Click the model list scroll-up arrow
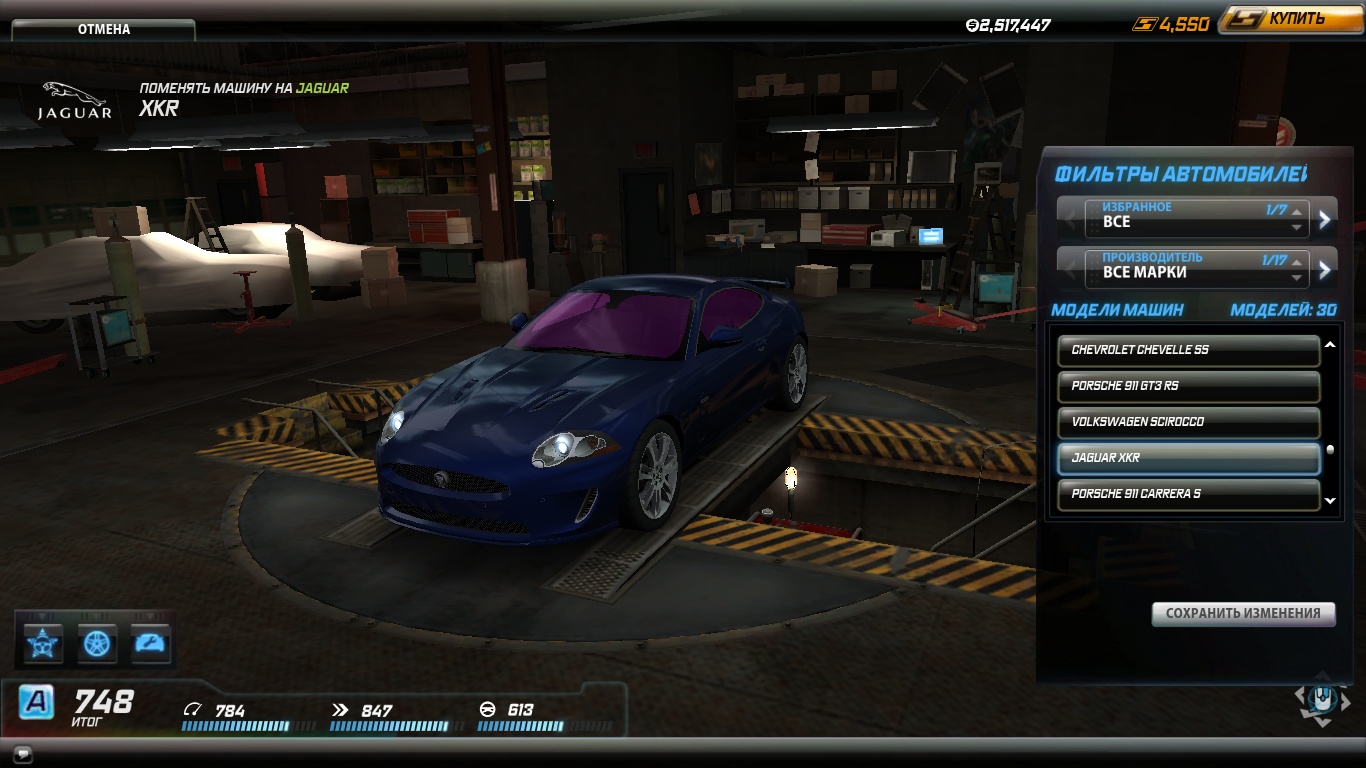Image resolution: width=1366 pixels, height=768 pixels. [1330, 345]
